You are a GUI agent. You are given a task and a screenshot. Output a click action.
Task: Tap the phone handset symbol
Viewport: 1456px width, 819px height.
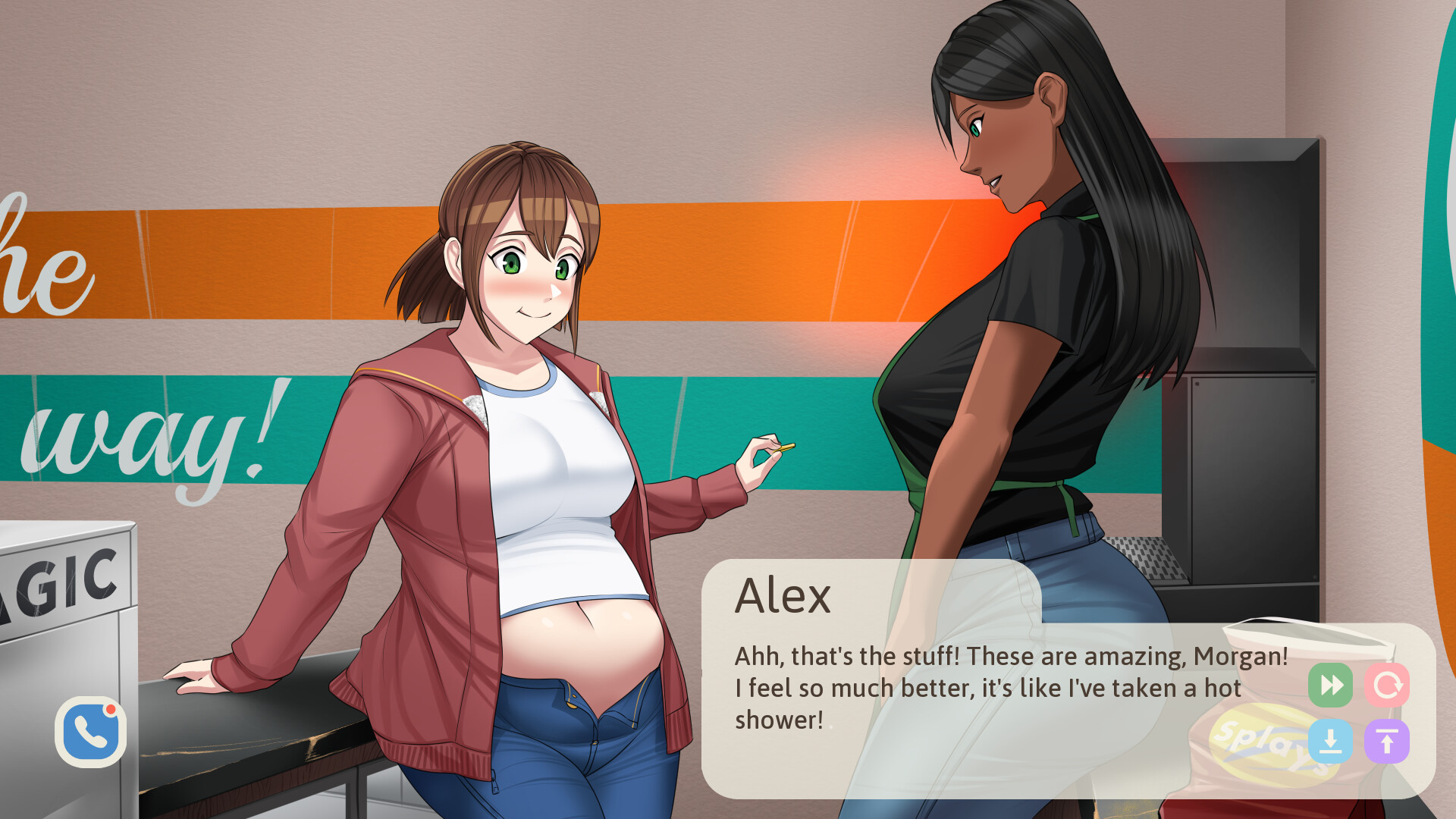[89, 734]
